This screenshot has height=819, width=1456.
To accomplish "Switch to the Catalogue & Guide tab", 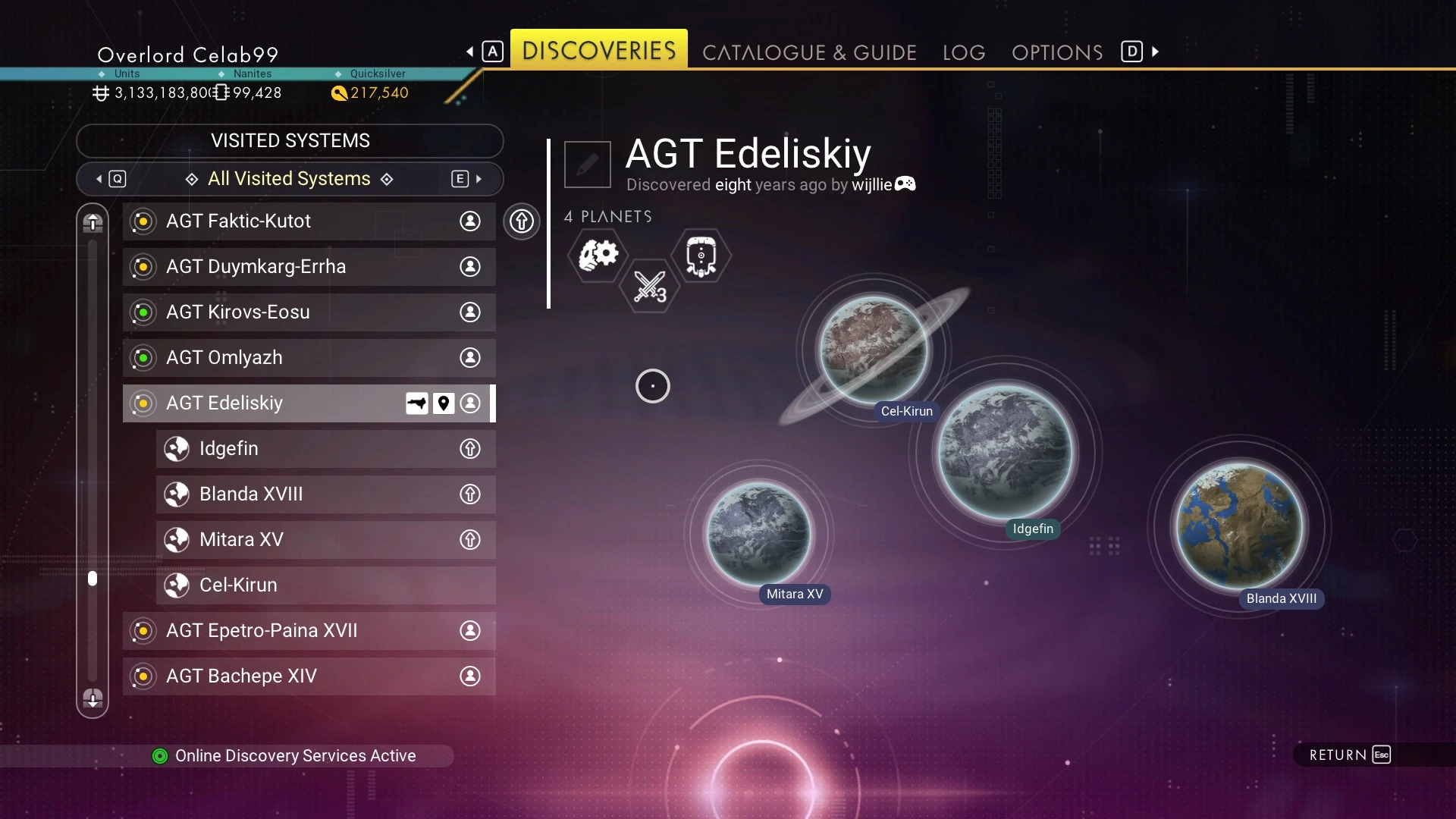I will (x=809, y=52).
